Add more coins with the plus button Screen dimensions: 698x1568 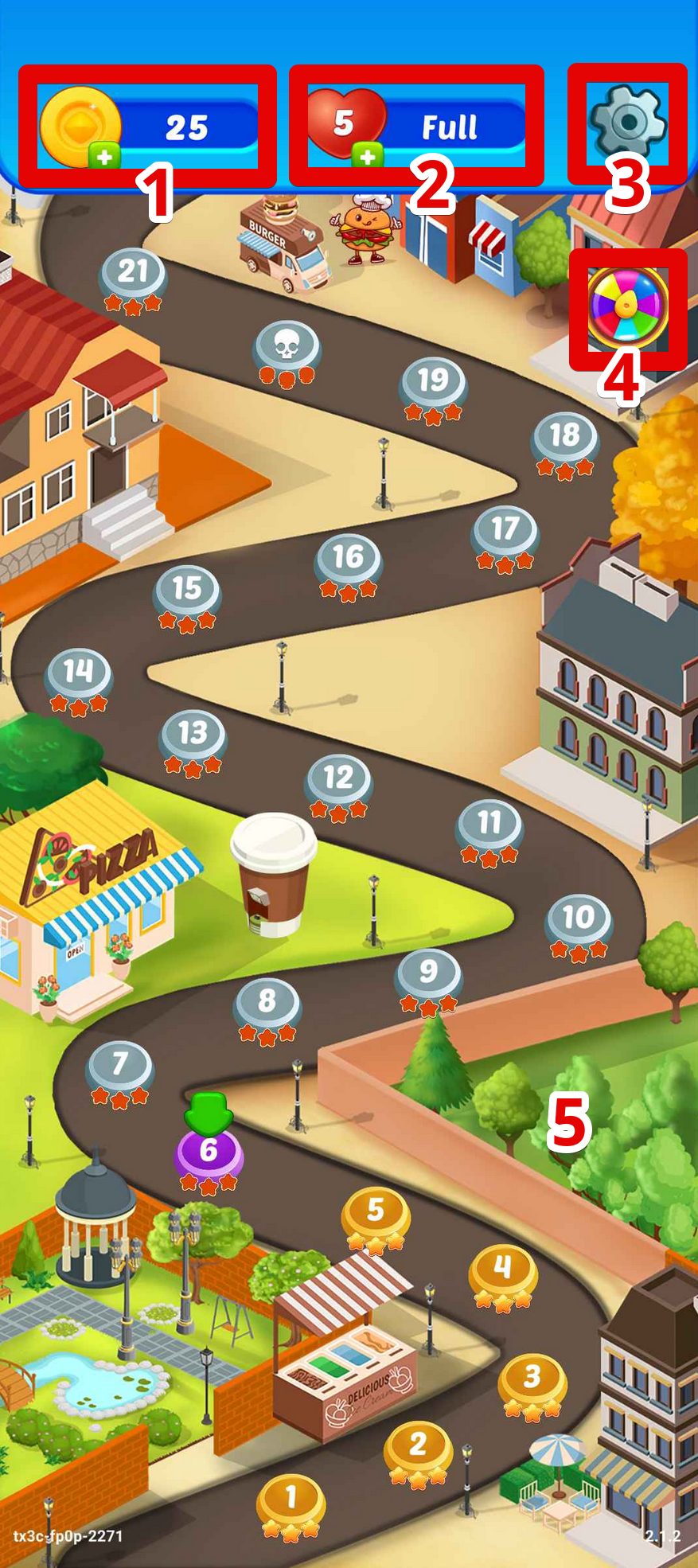104,156
